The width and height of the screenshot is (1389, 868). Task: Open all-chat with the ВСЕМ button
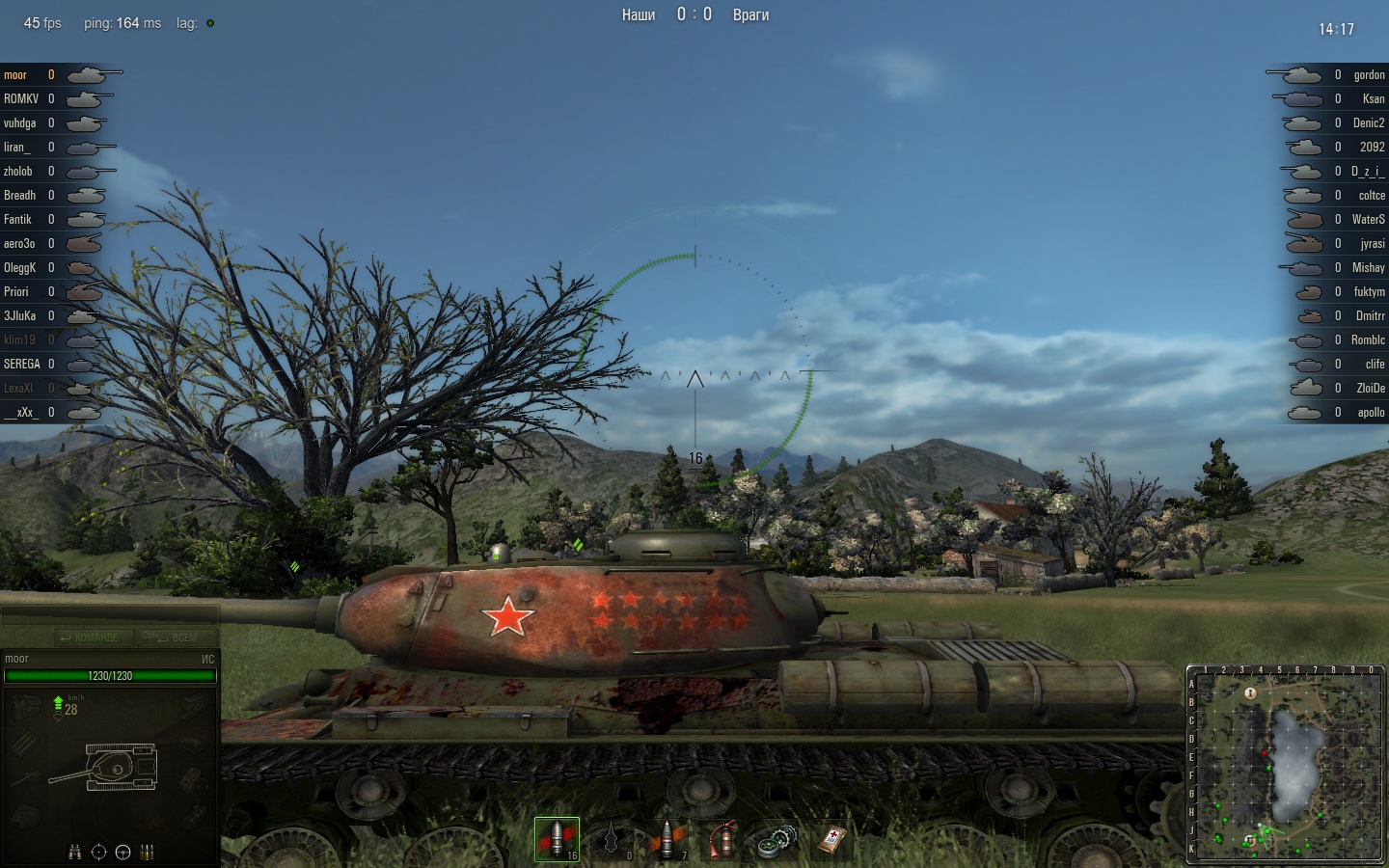(172, 637)
